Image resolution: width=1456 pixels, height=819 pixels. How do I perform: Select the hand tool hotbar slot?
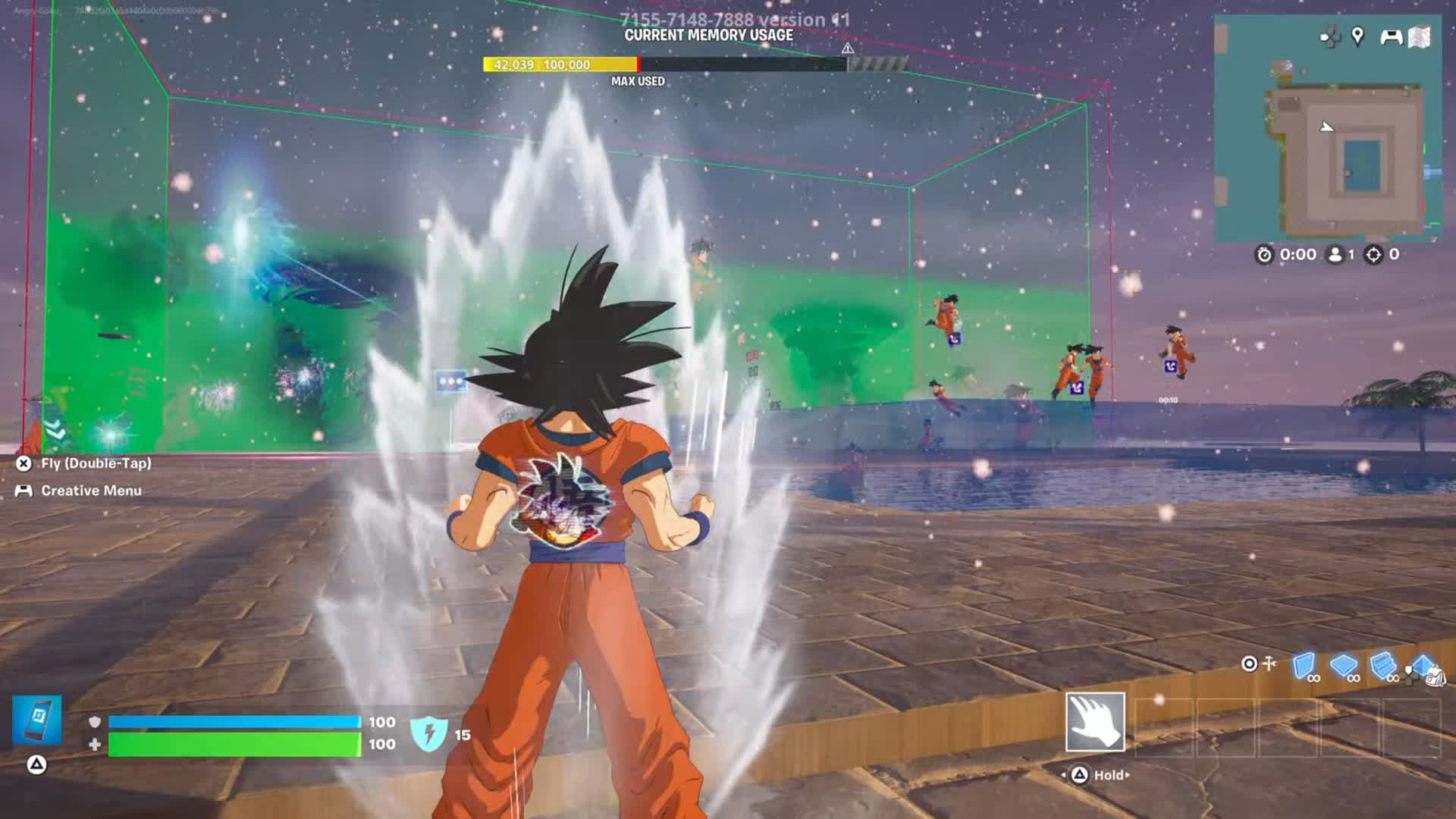tap(1095, 722)
